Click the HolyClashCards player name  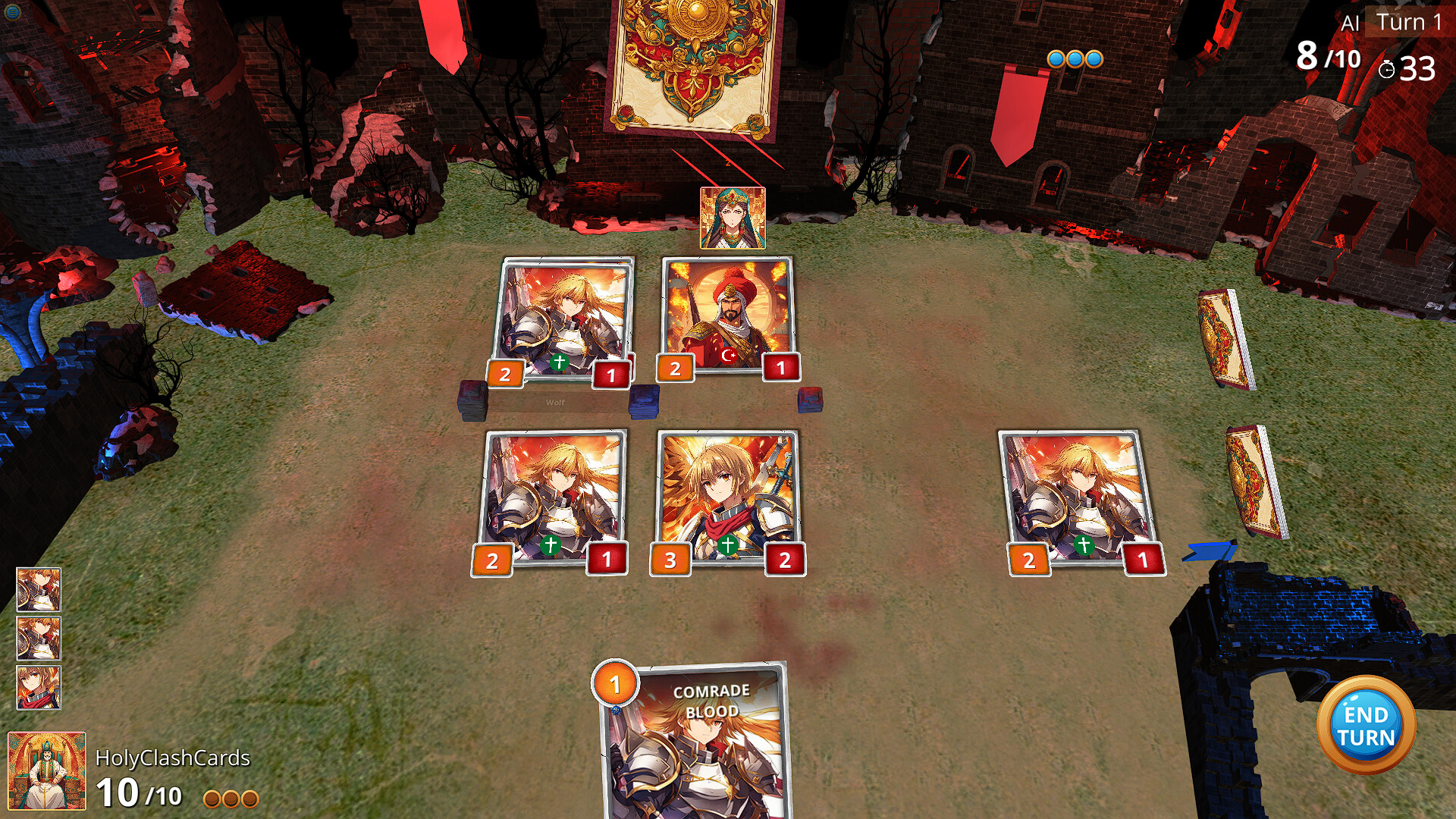click(x=173, y=757)
